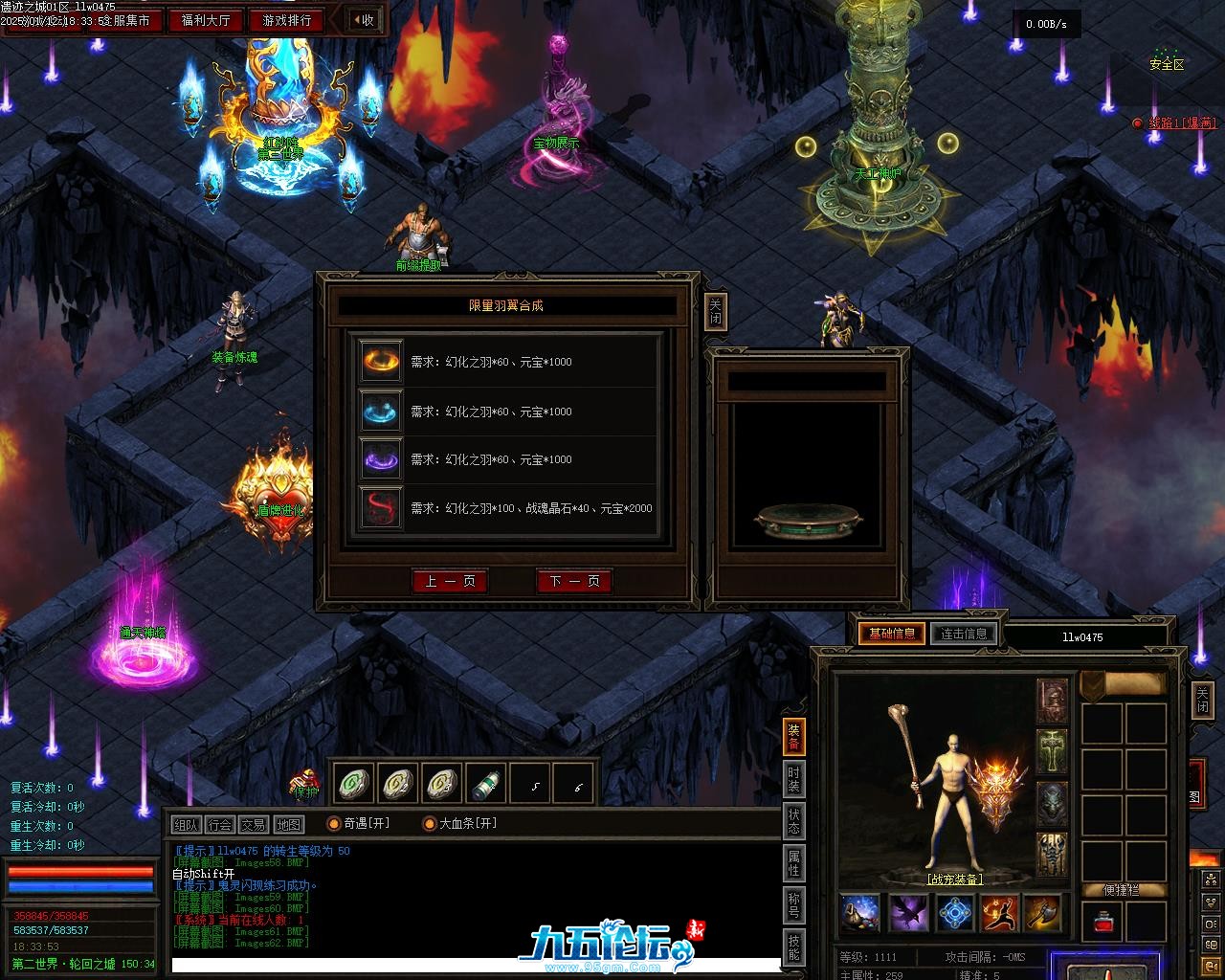Collapse the top menu with 收 button
The height and width of the screenshot is (980, 1225).
coord(363,19)
